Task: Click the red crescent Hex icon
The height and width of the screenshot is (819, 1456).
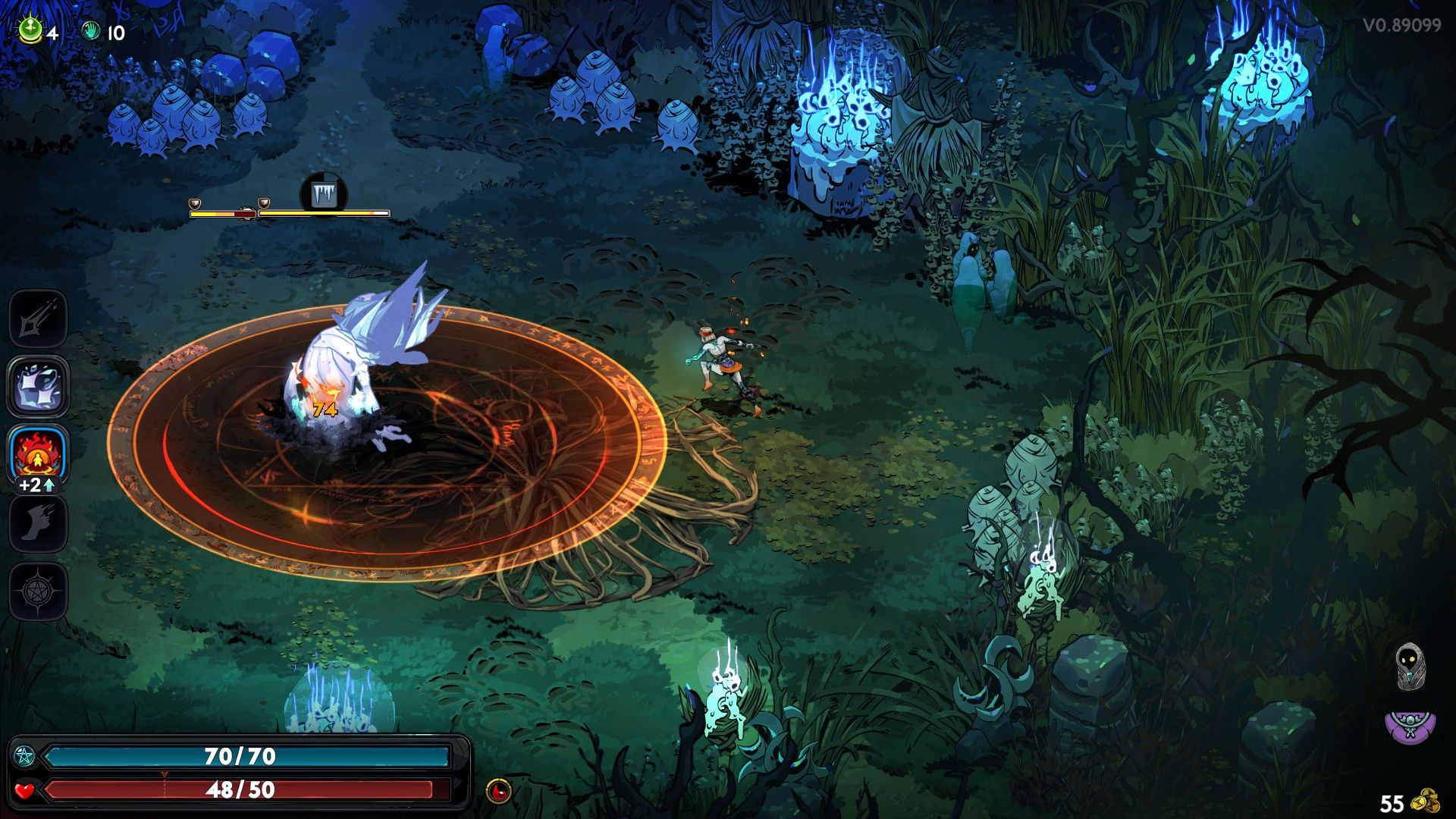Action: tap(498, 791)
